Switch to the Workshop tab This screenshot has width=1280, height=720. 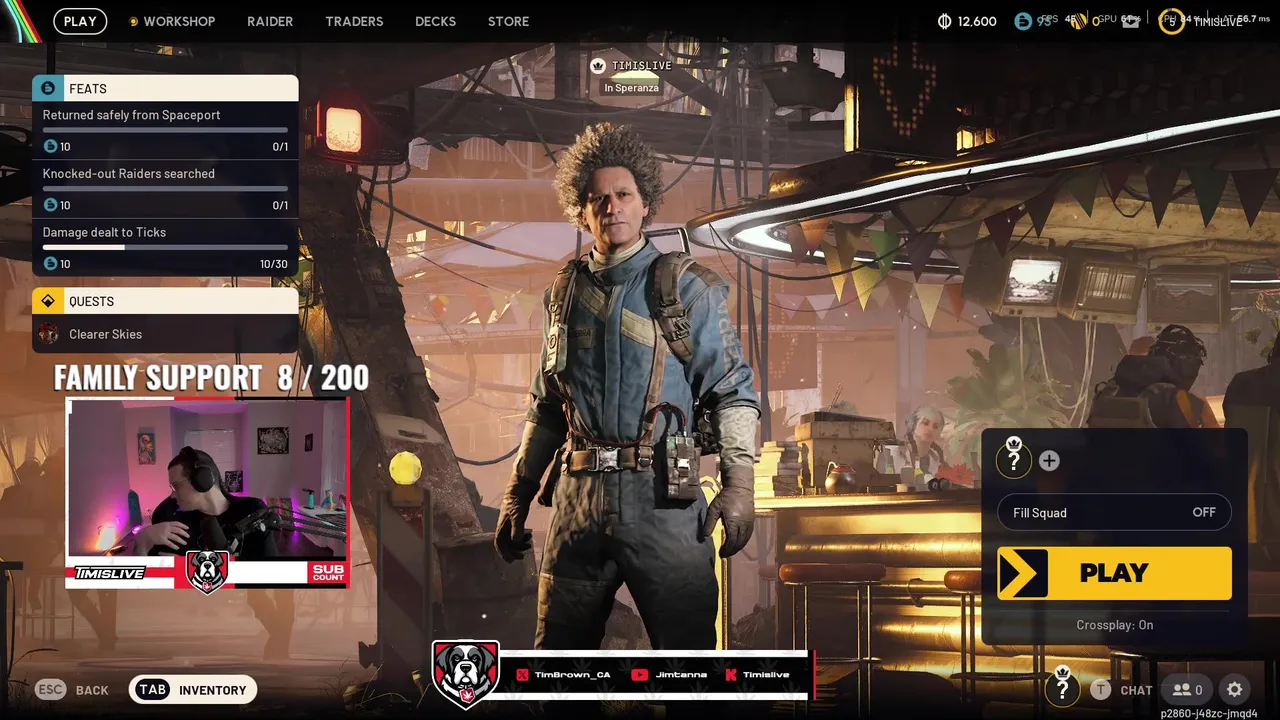point(178,21)
